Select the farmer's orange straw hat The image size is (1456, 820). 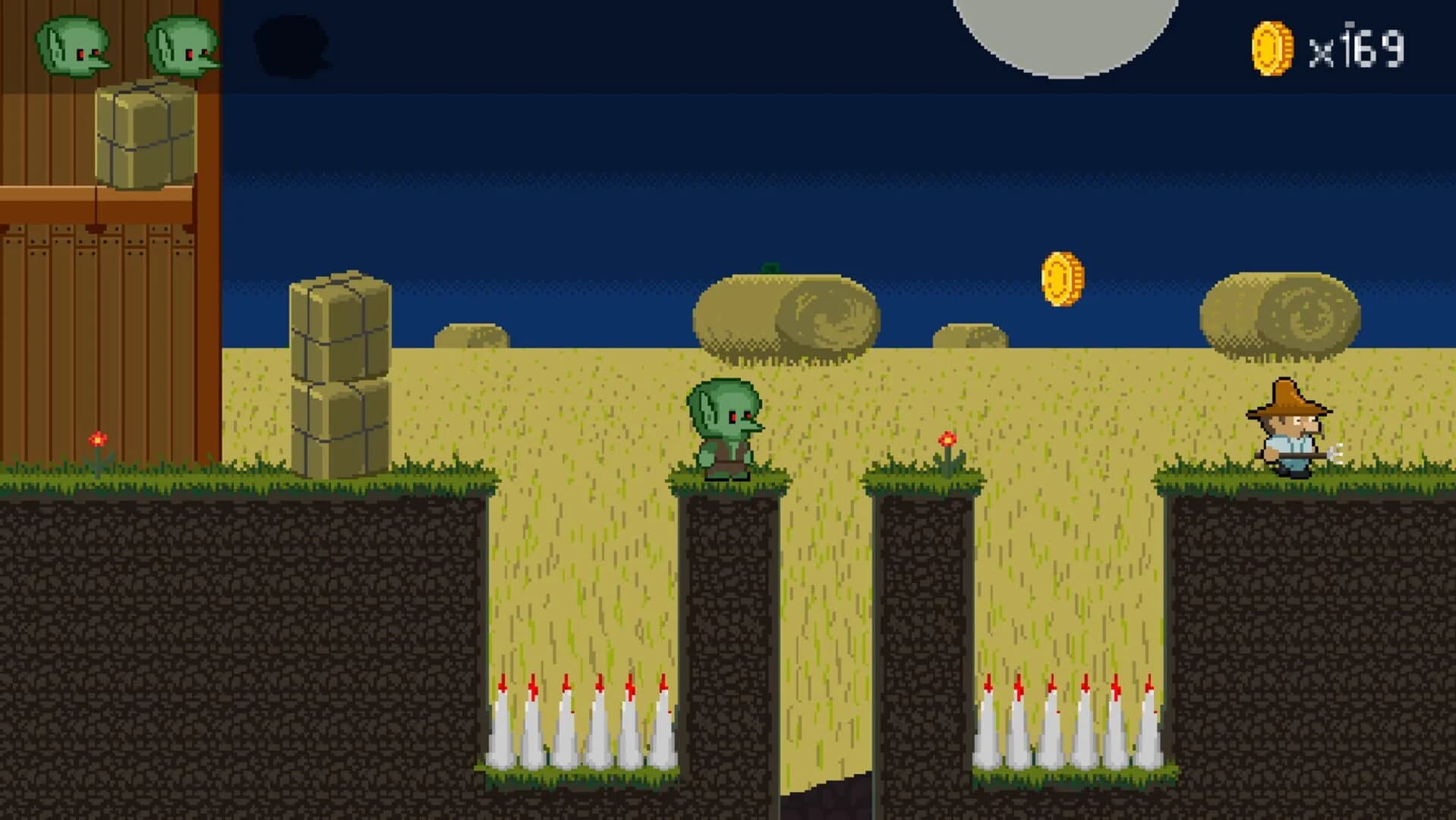(1287, 395)
